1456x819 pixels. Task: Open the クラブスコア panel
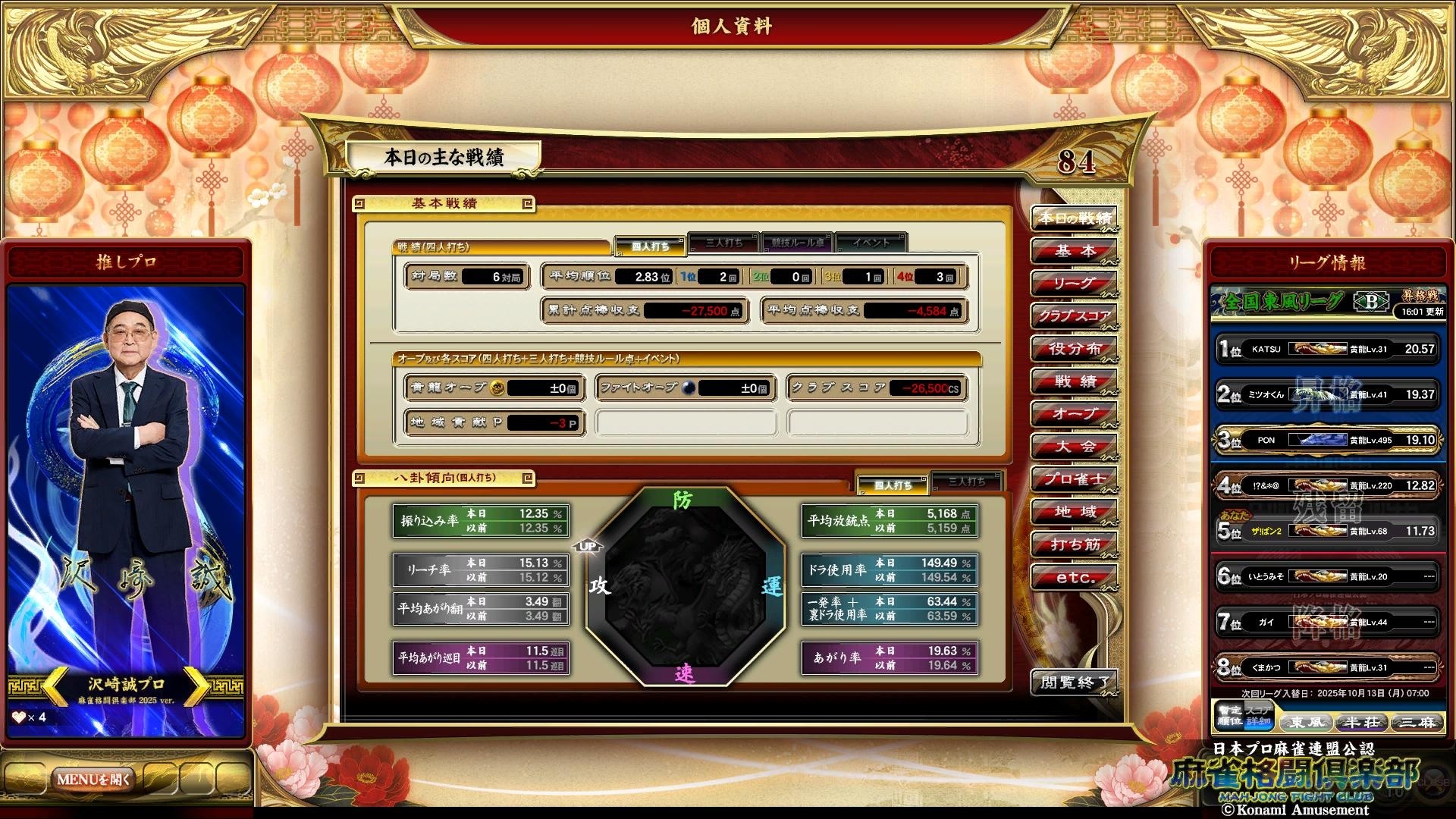(1074, 317)
